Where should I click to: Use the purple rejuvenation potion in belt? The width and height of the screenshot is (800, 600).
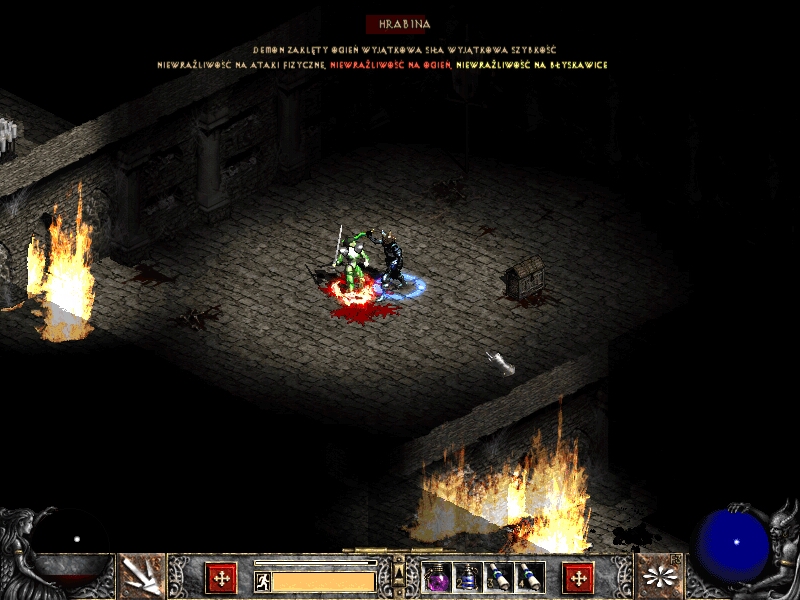click(x=438, y=577)
